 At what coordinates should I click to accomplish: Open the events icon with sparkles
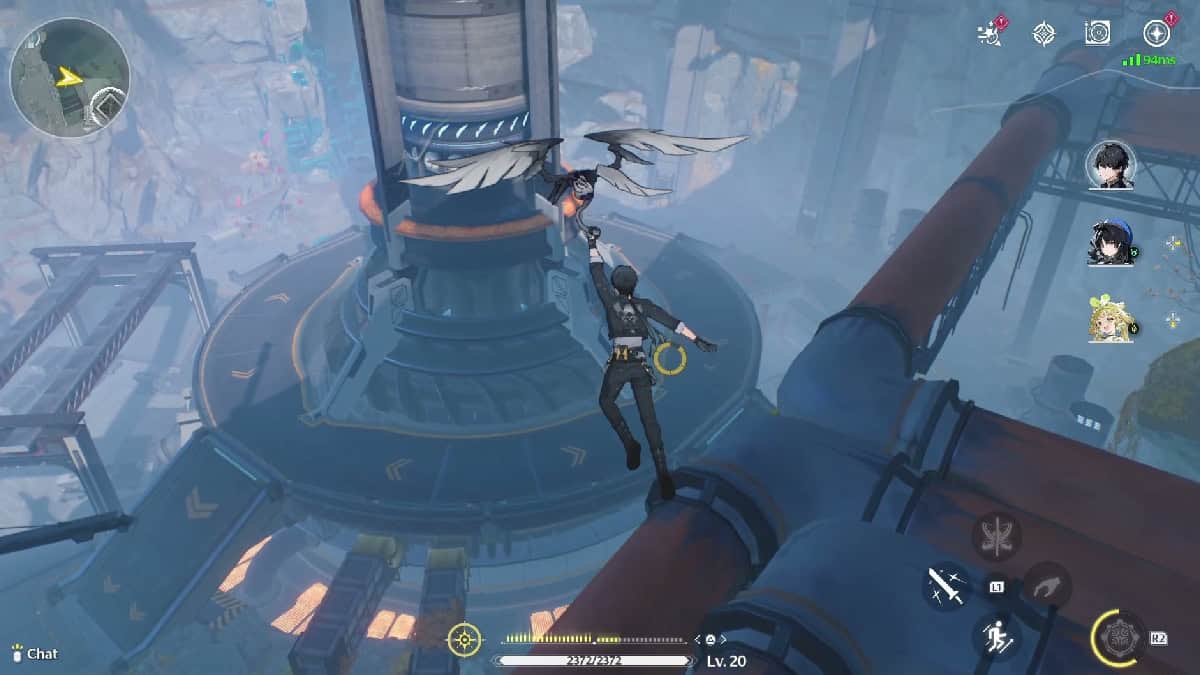point(989,33)
